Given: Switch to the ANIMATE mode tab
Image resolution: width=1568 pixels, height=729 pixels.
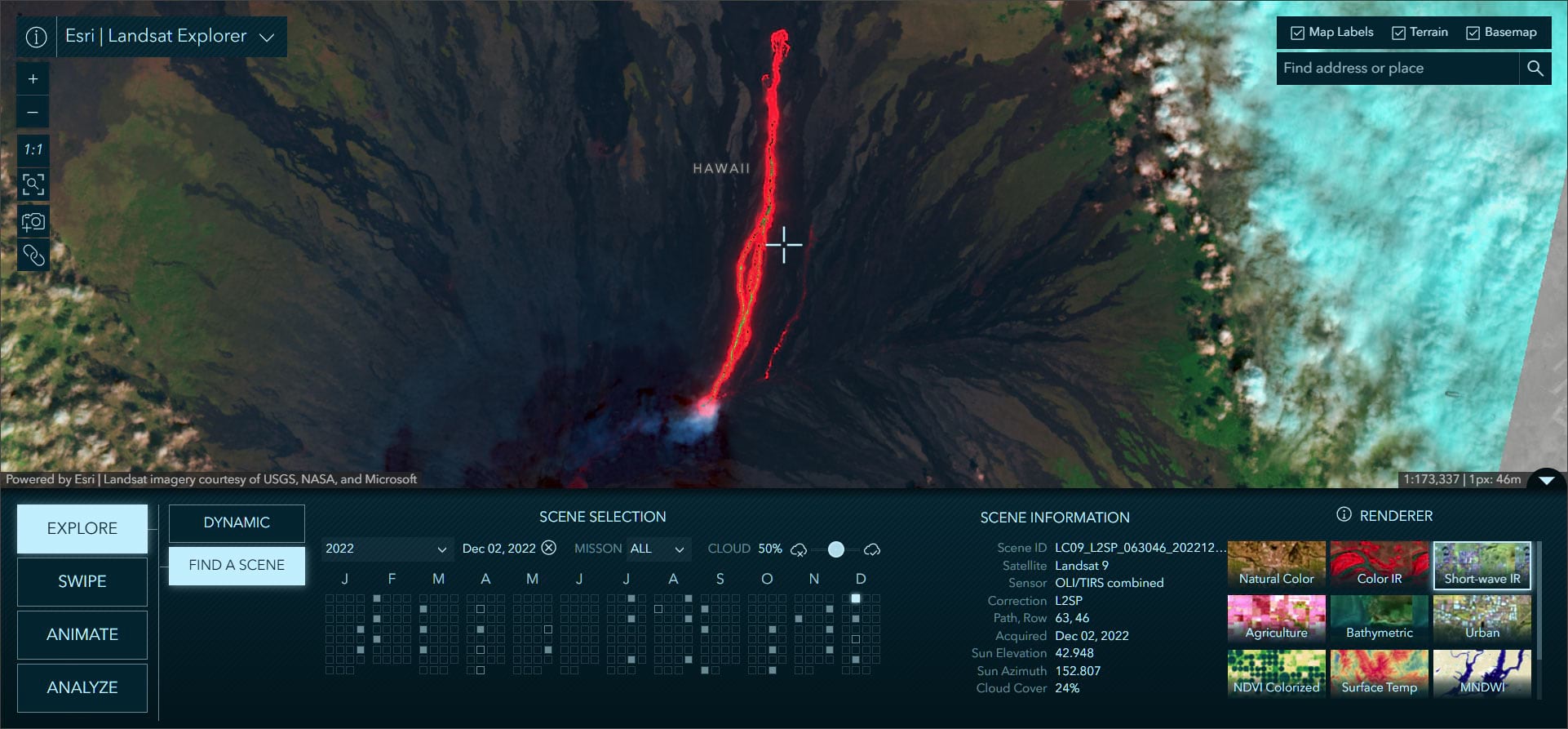Looking at the screenshot, I should pos(82,634).
